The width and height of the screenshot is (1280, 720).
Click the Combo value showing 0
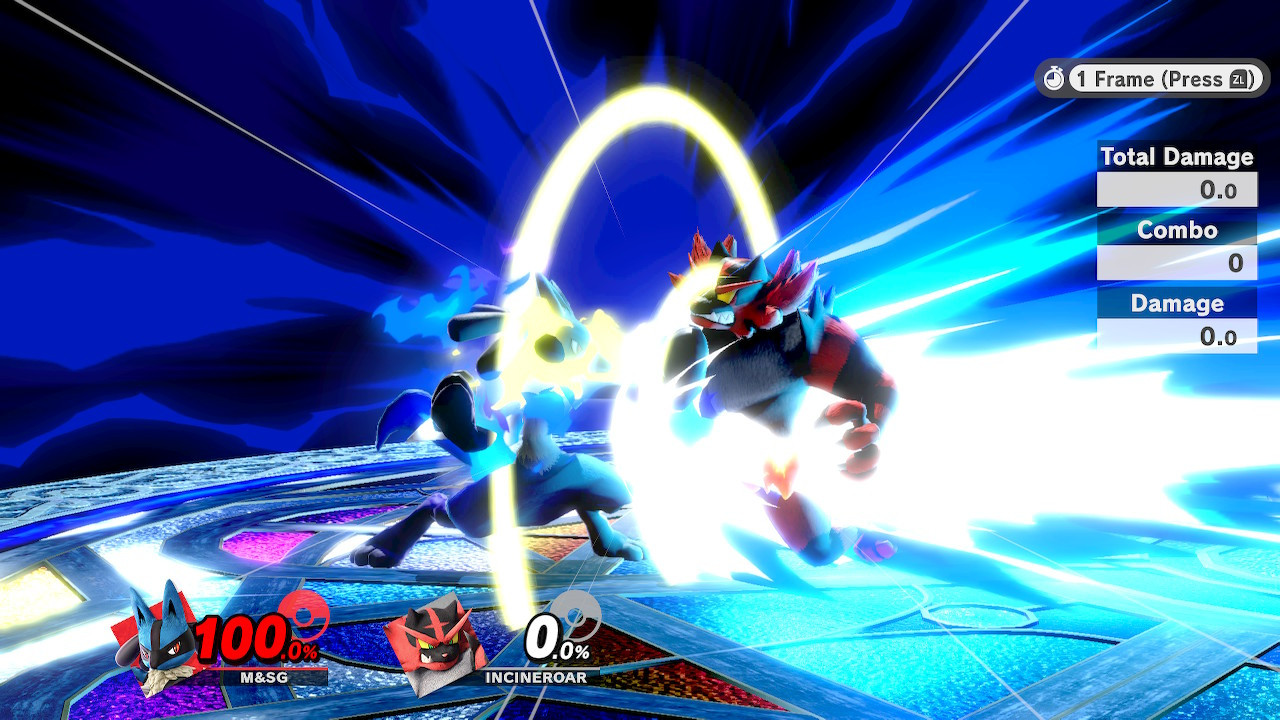(1176, 262)
